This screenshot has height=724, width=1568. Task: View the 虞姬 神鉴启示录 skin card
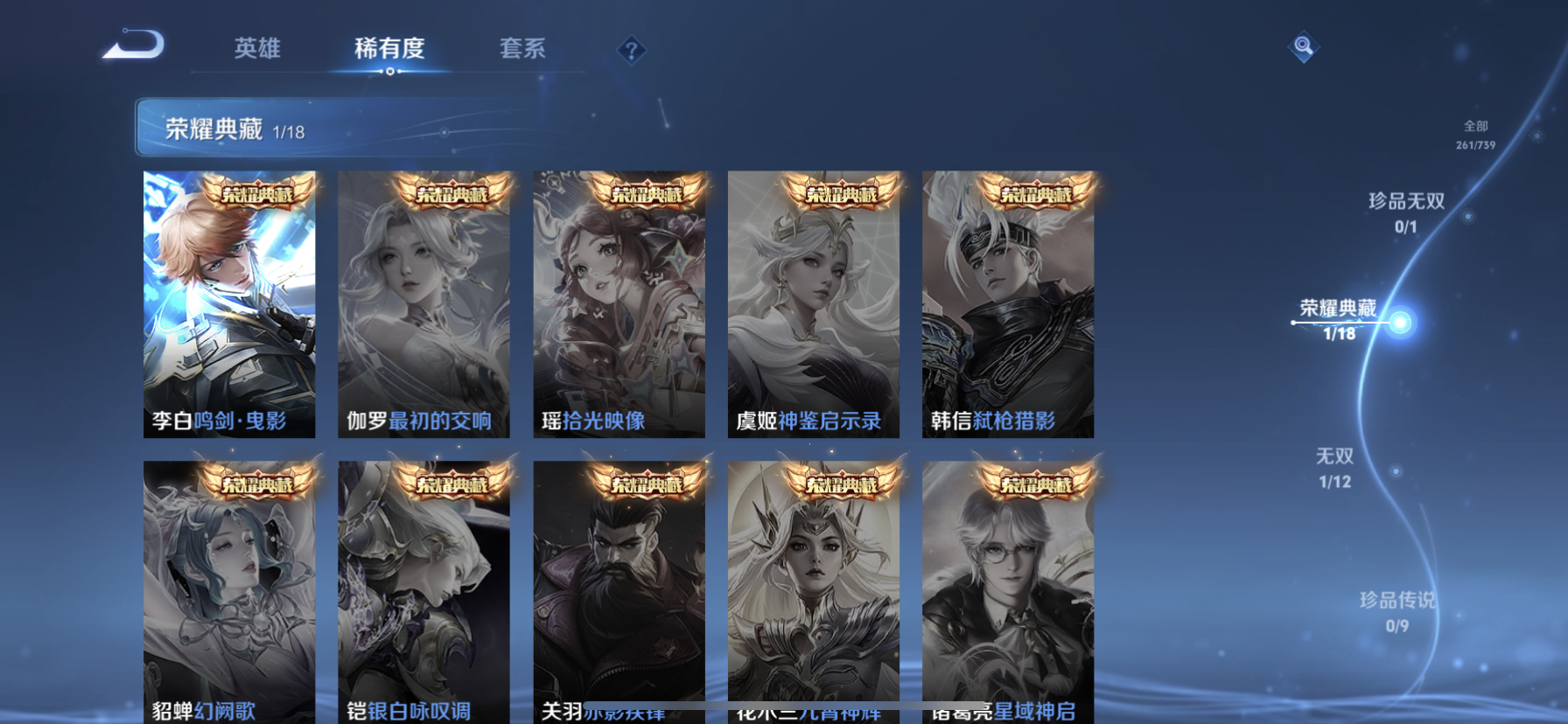tap(813, 304)
